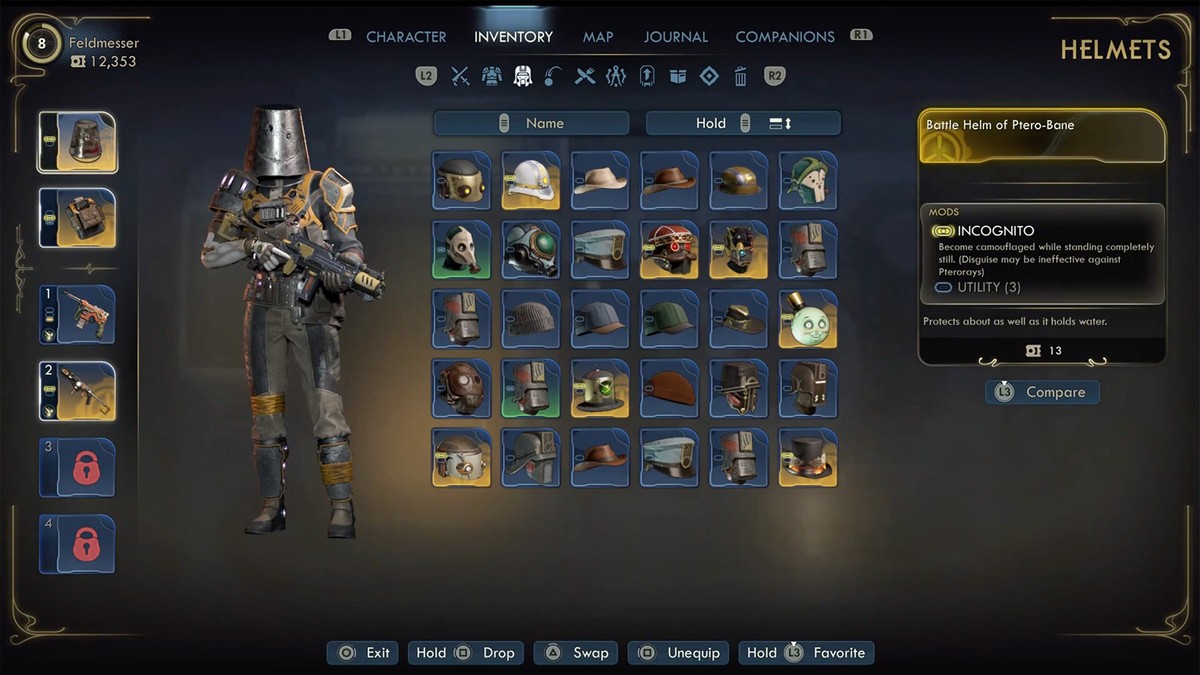This screenshot has width=1200, height=675.
Task: Switch to the Character tab
Action: coord(406,37)
